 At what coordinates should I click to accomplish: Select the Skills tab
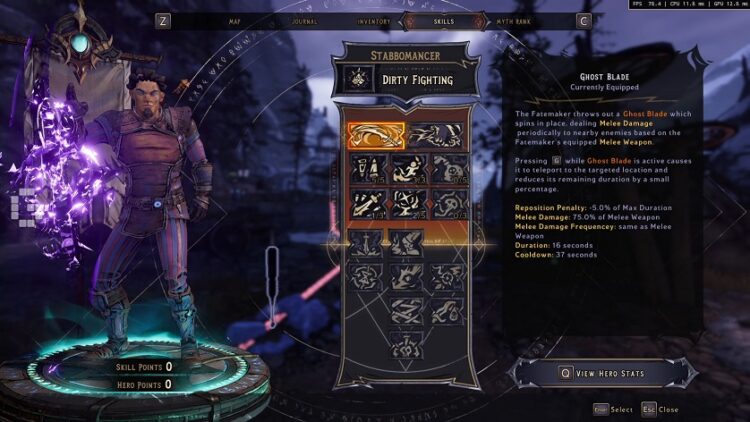(x=445, y=20)
